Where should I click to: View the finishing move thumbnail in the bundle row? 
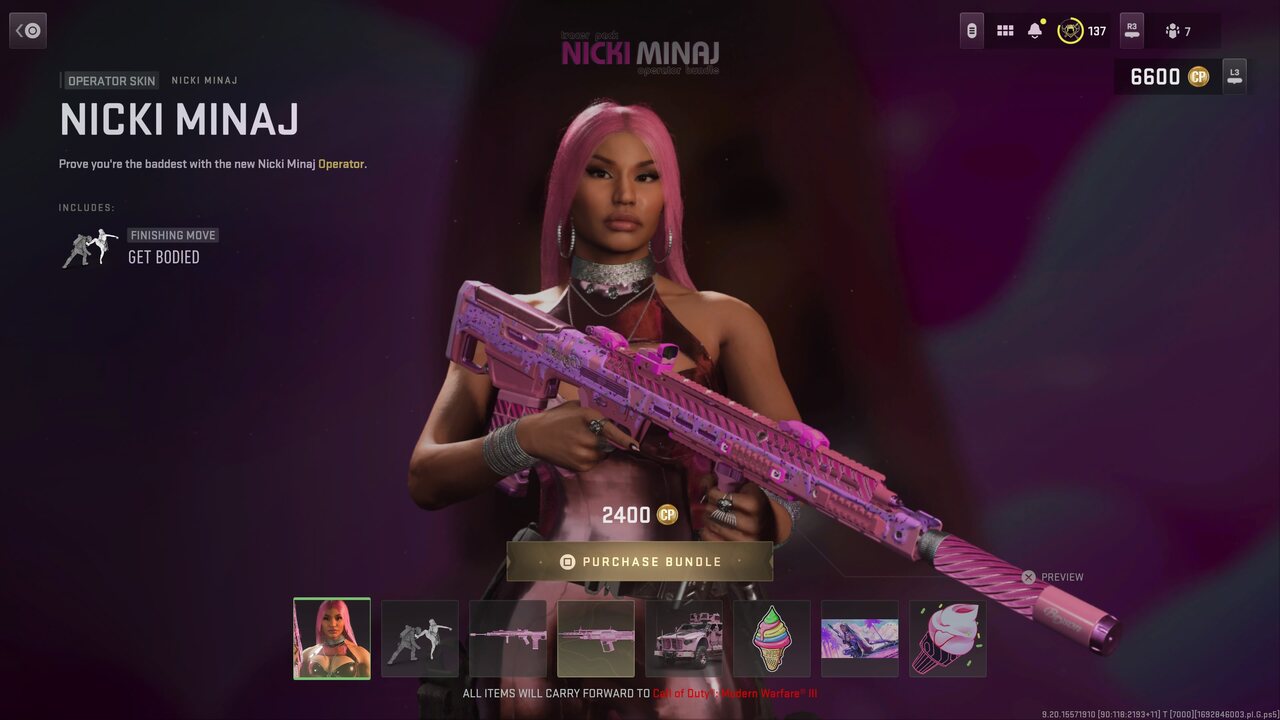(420, 639)
